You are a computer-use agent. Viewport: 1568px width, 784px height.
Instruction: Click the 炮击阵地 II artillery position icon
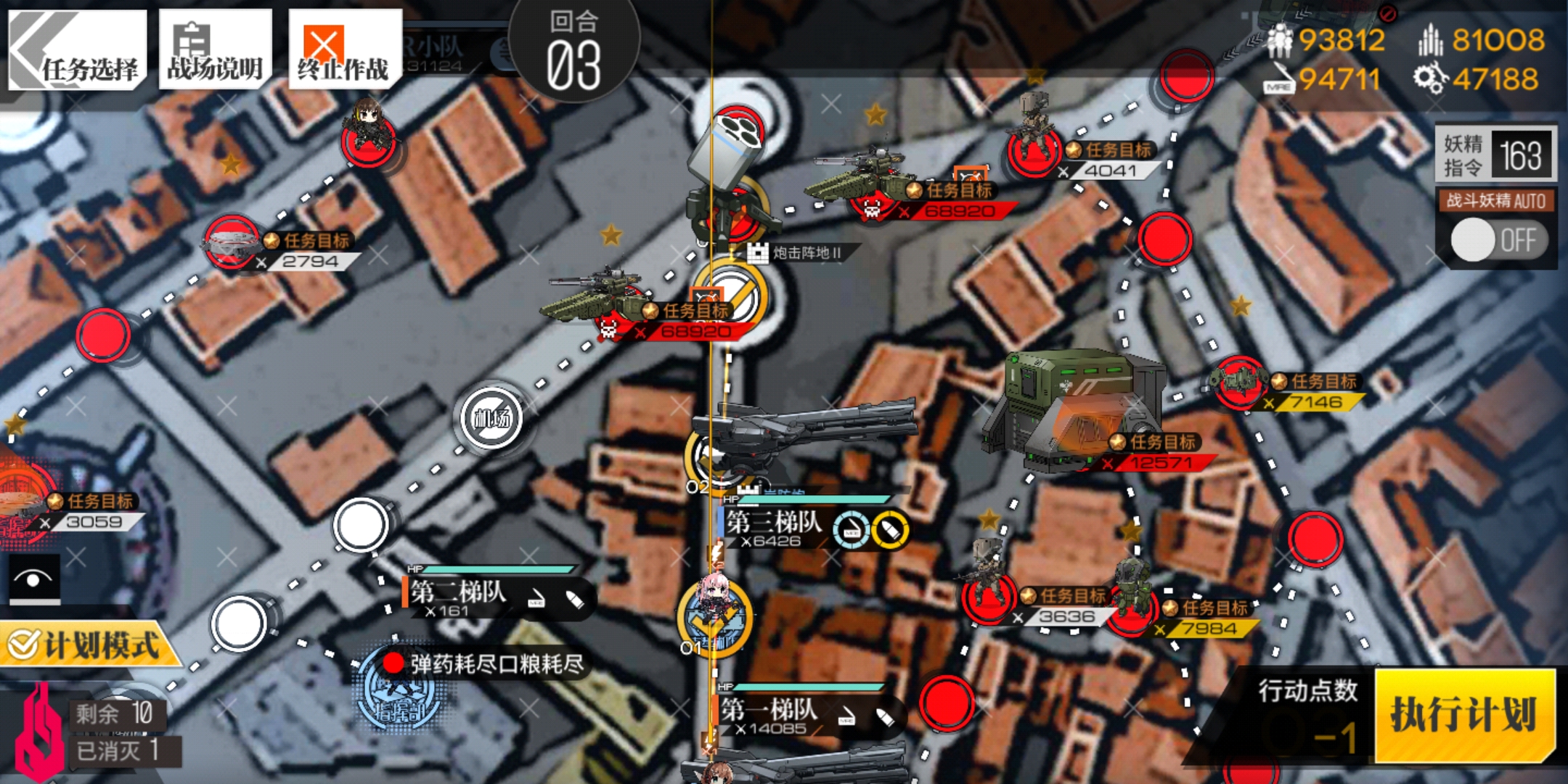759,253
